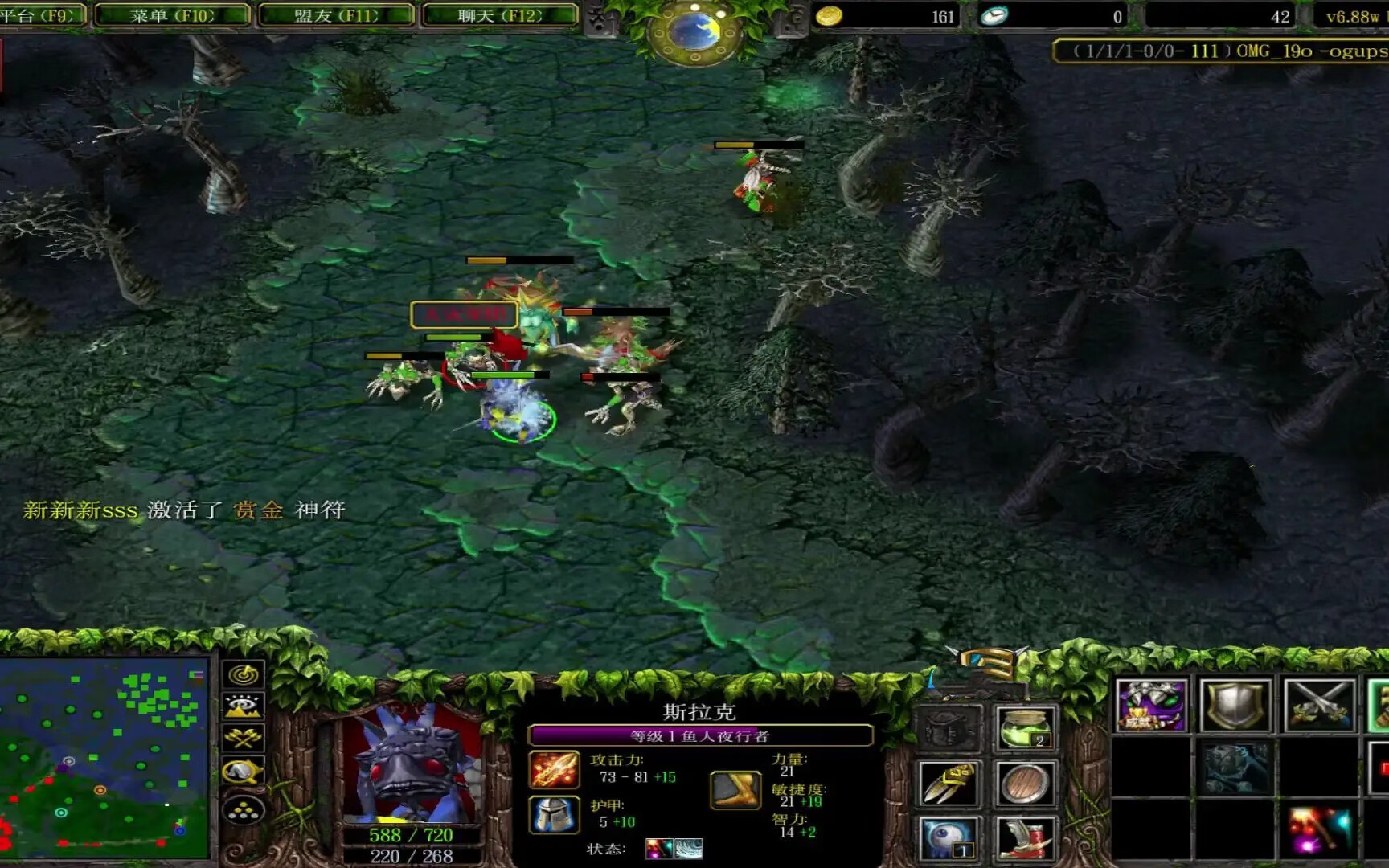The width and height of the screenshot is (1389, 868).
Task: Open the purple achievement trophy command
Action: point(1151,706)
